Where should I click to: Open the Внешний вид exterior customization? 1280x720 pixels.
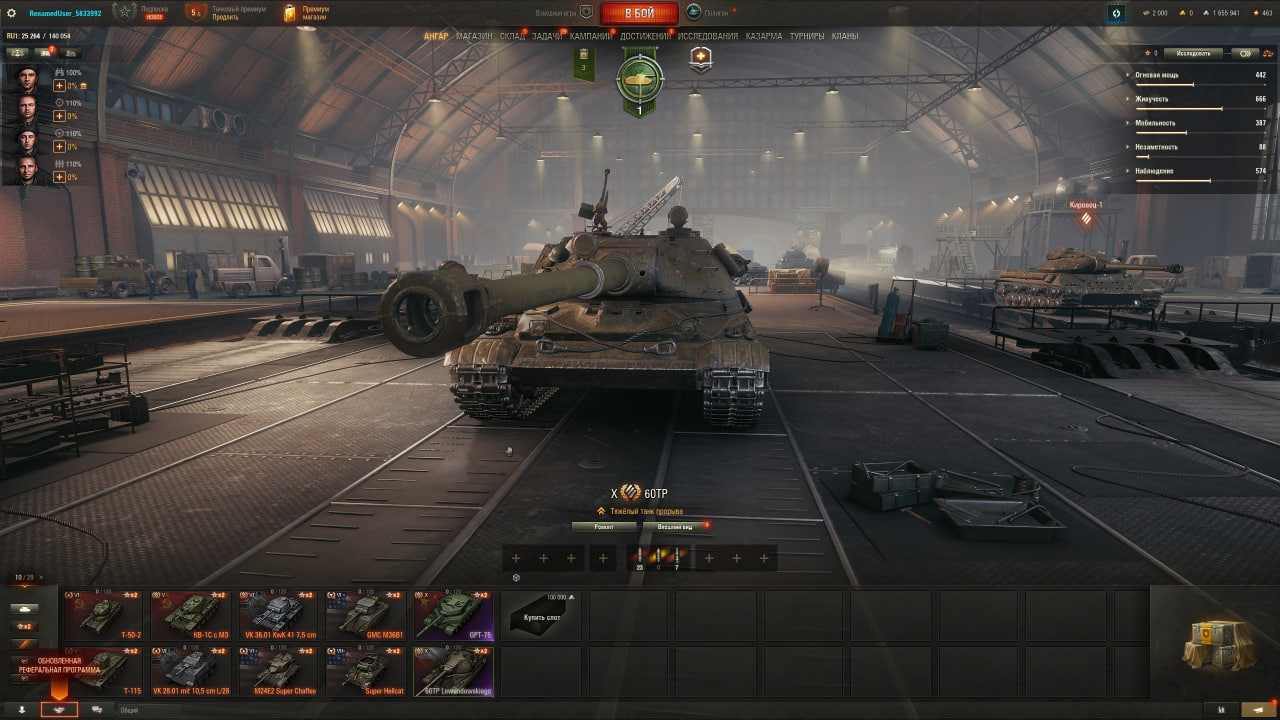click(674, 526)
